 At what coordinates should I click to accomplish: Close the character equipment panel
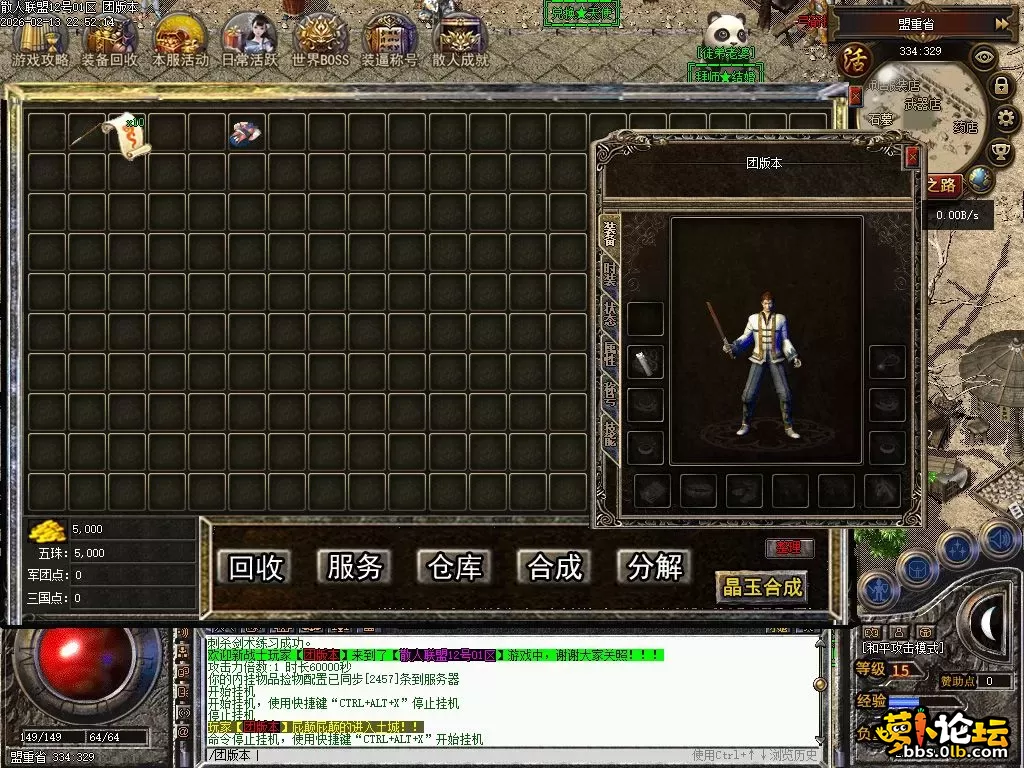tap(911, 157)
